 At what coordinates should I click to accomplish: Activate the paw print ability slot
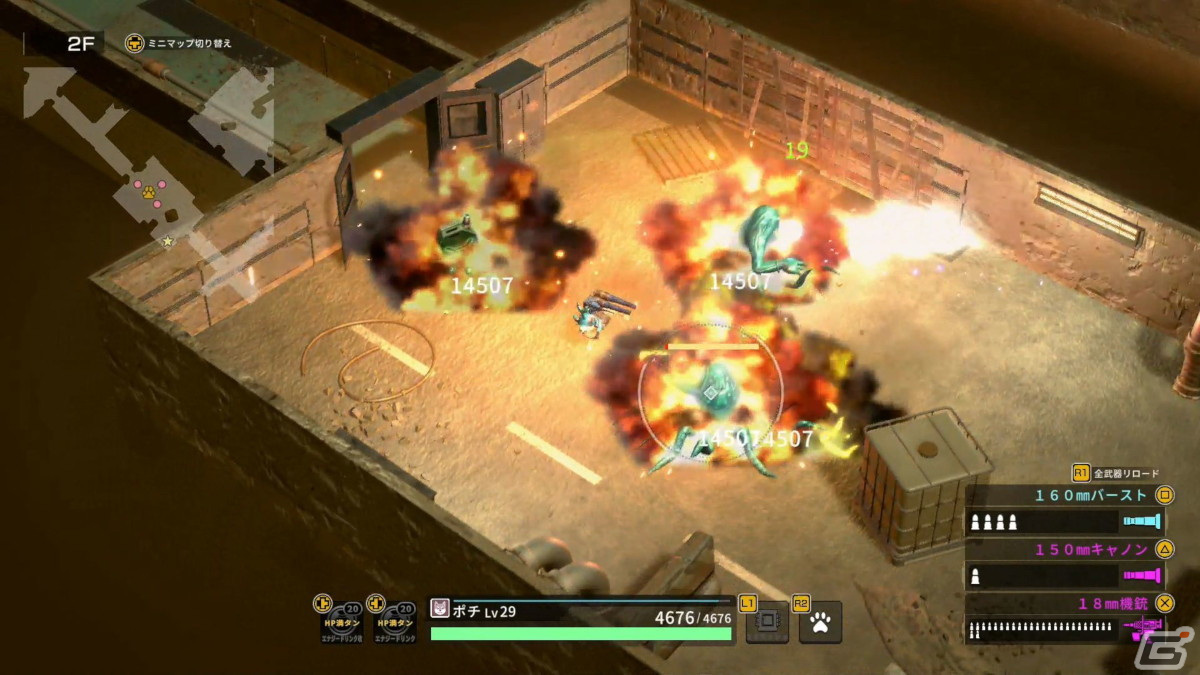click(x=820, y=623)
